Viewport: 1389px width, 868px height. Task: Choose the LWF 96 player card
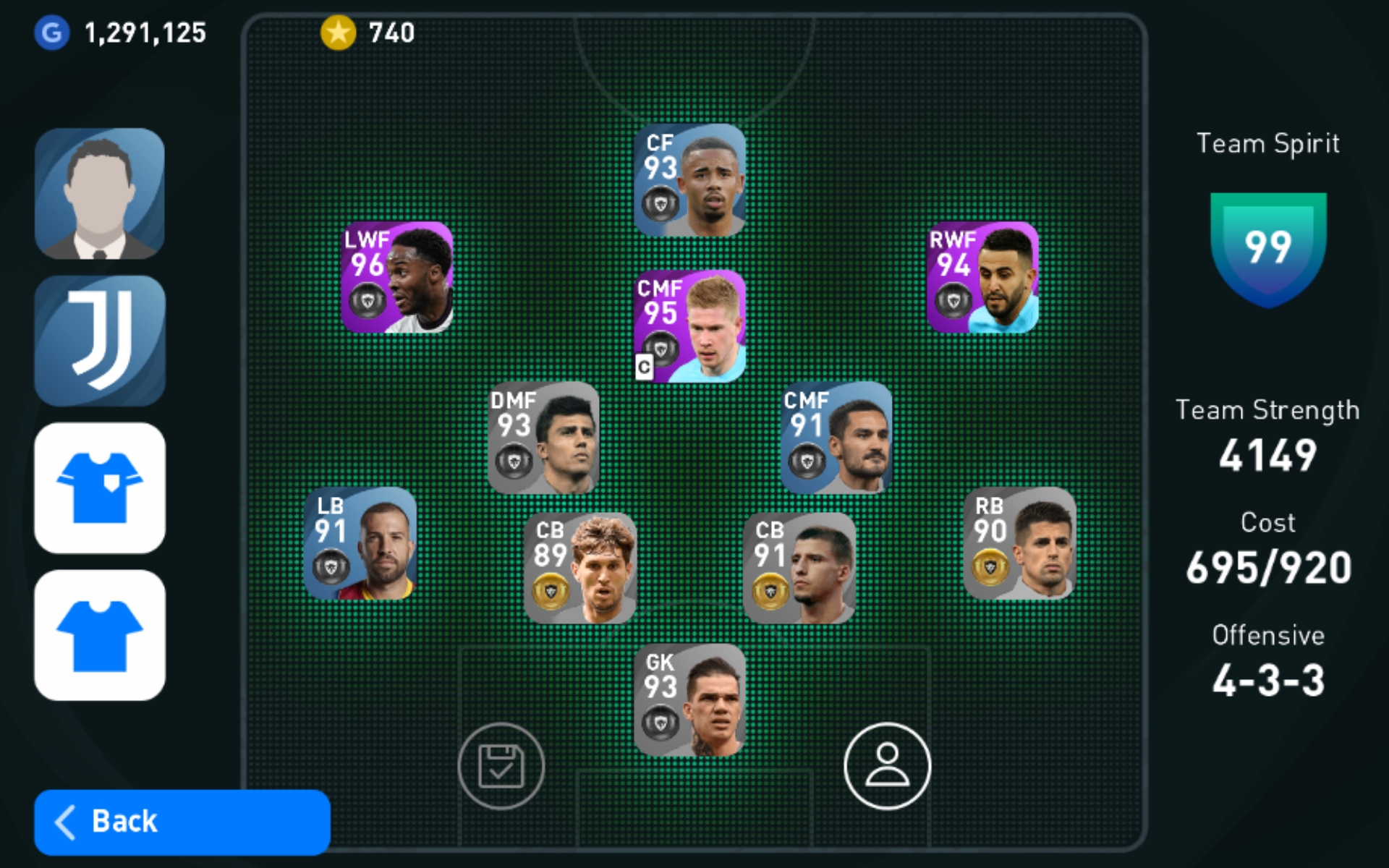coord(397,278)
